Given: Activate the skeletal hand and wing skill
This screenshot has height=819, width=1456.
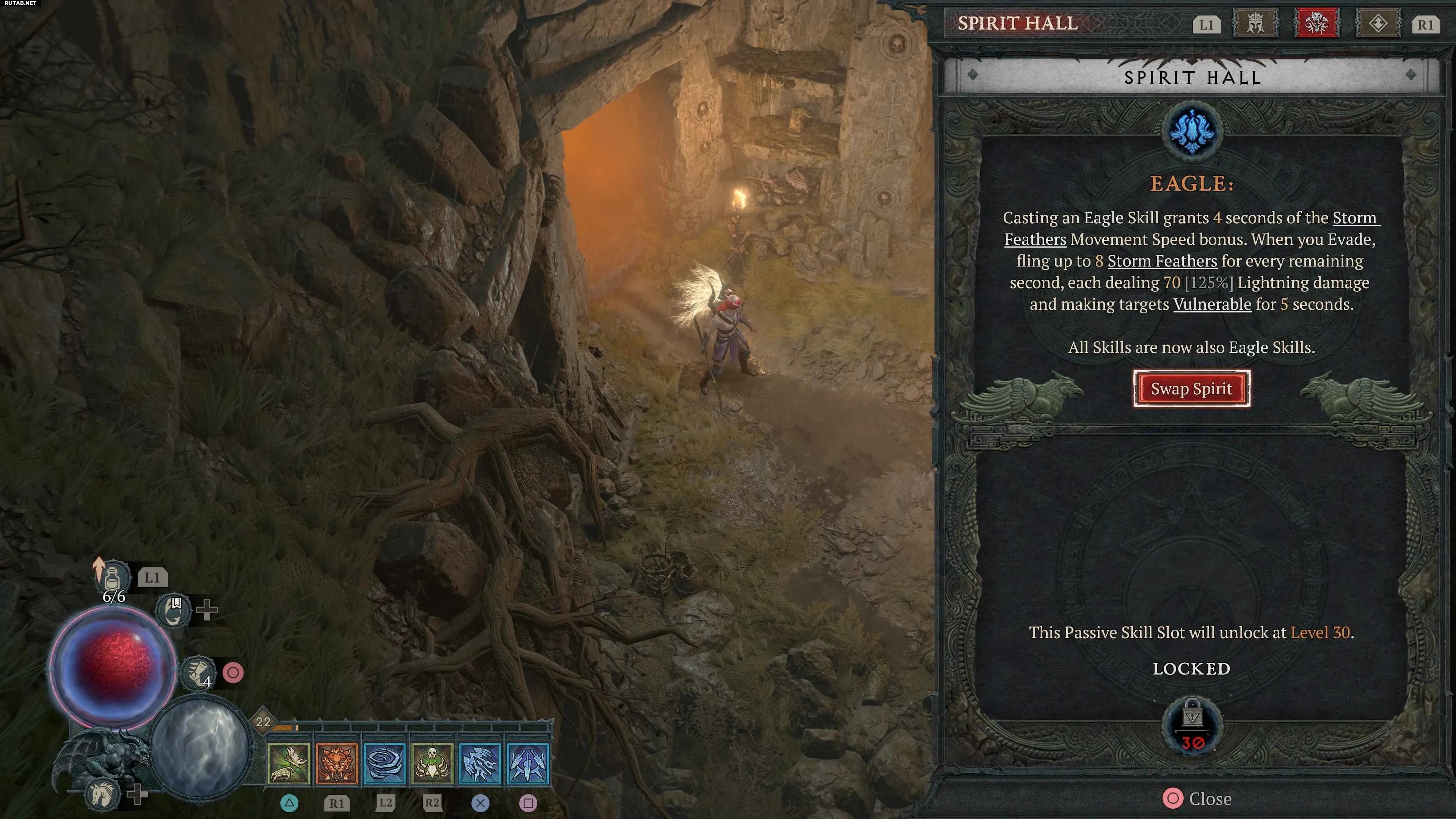Looking at the screenshot, I should pyautogui.click(x=289, y=764).
